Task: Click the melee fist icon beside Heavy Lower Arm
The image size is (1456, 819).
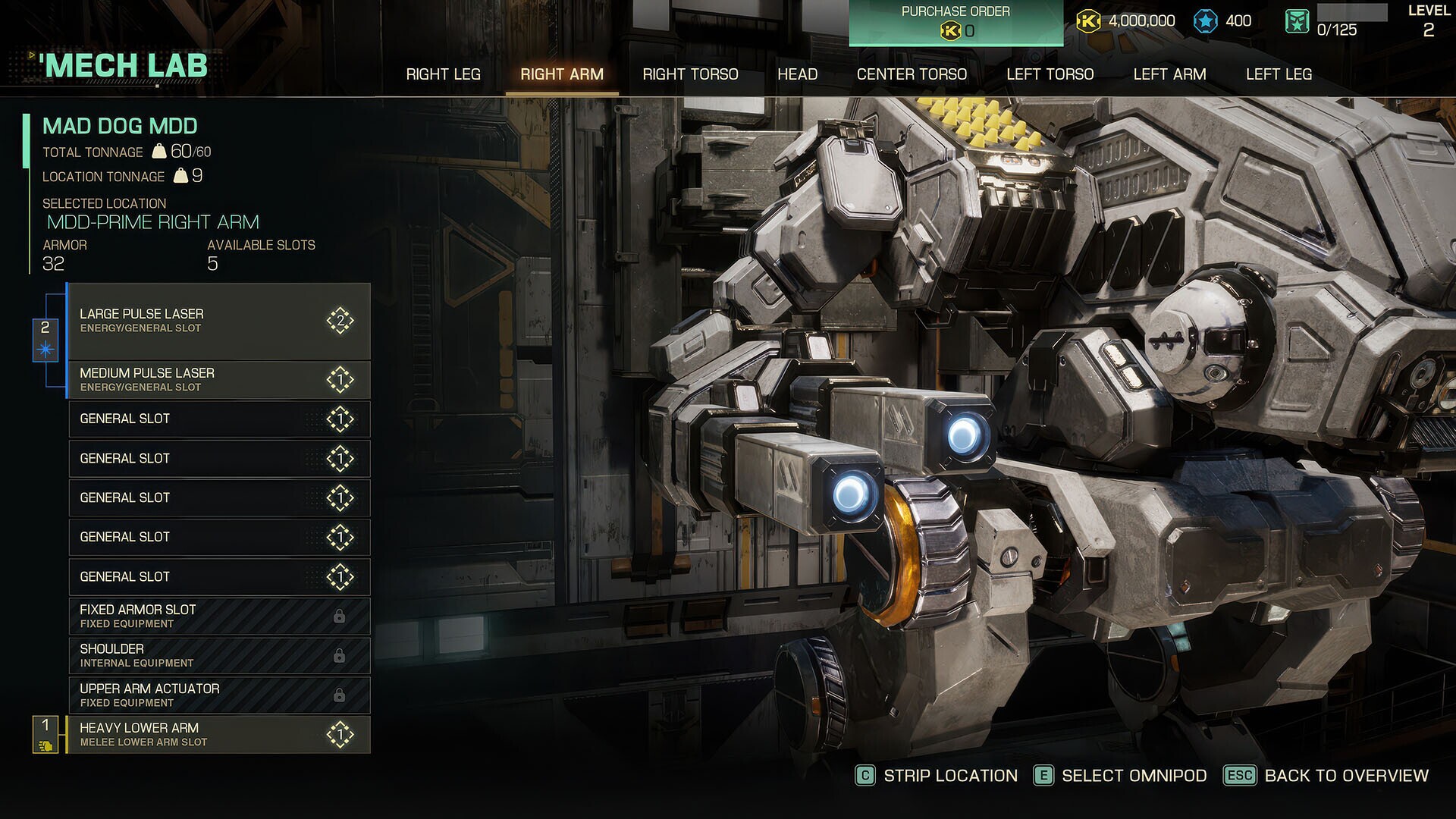Action: click(x=45, y=745)
